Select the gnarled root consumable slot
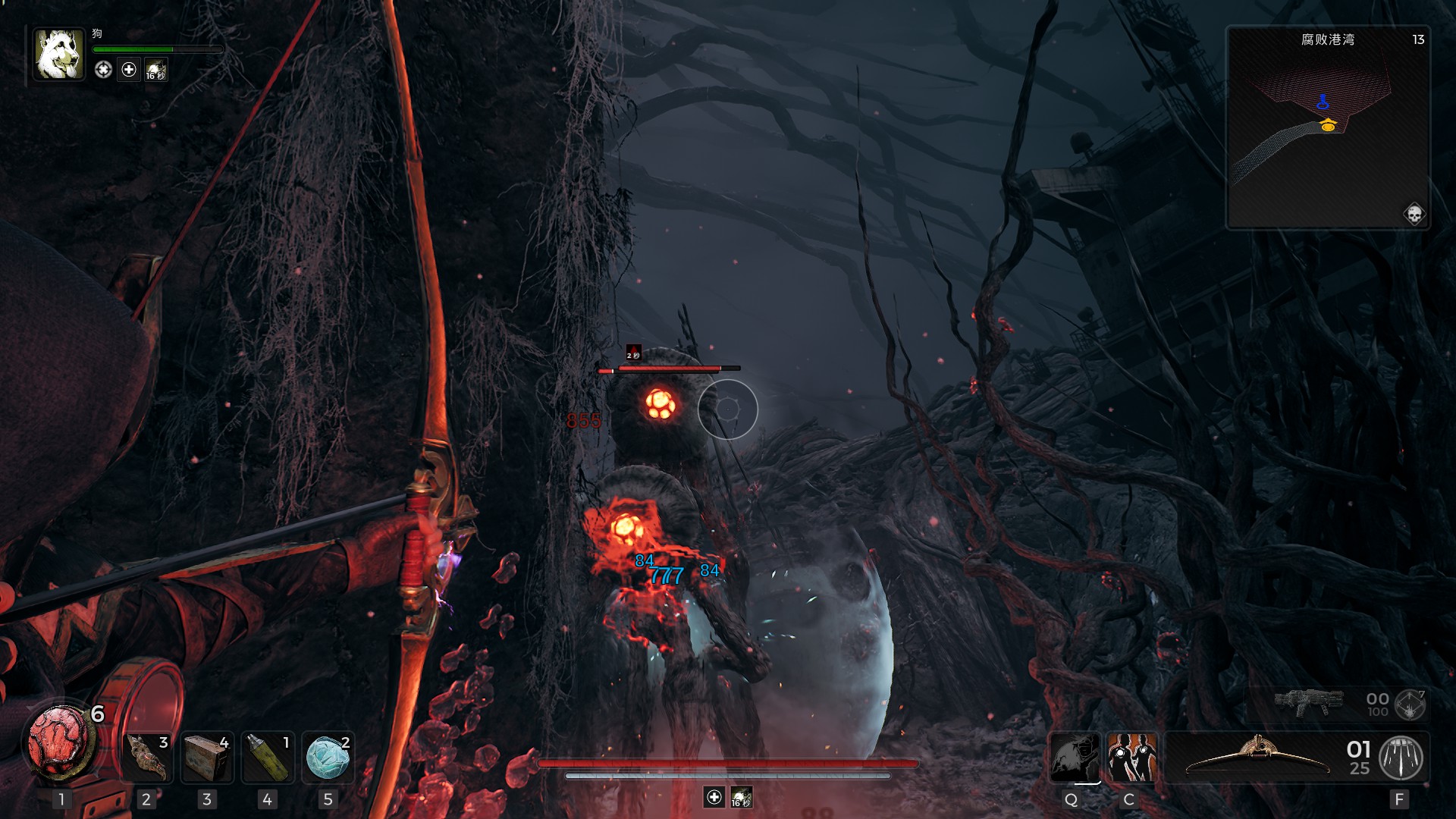This screenshot has width=1456, height=819. coord(147,758)
